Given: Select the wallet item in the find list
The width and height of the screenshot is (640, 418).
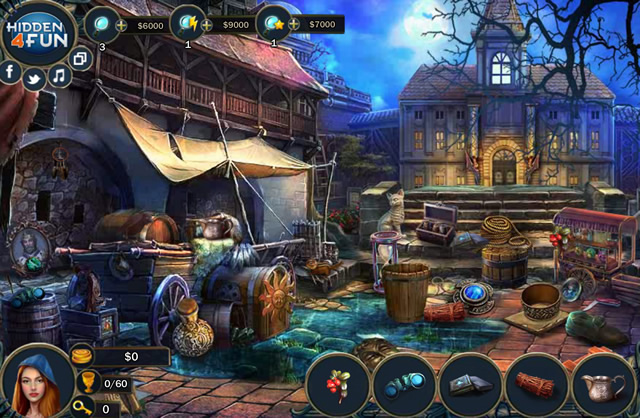Looking at the screenshot, I should tap(470, 385).
